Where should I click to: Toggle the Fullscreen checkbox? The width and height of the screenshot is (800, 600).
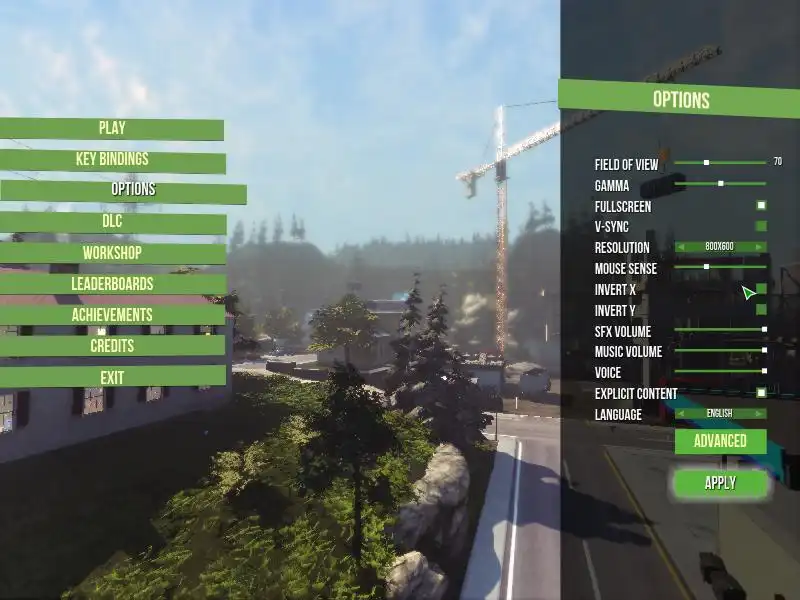761,205
